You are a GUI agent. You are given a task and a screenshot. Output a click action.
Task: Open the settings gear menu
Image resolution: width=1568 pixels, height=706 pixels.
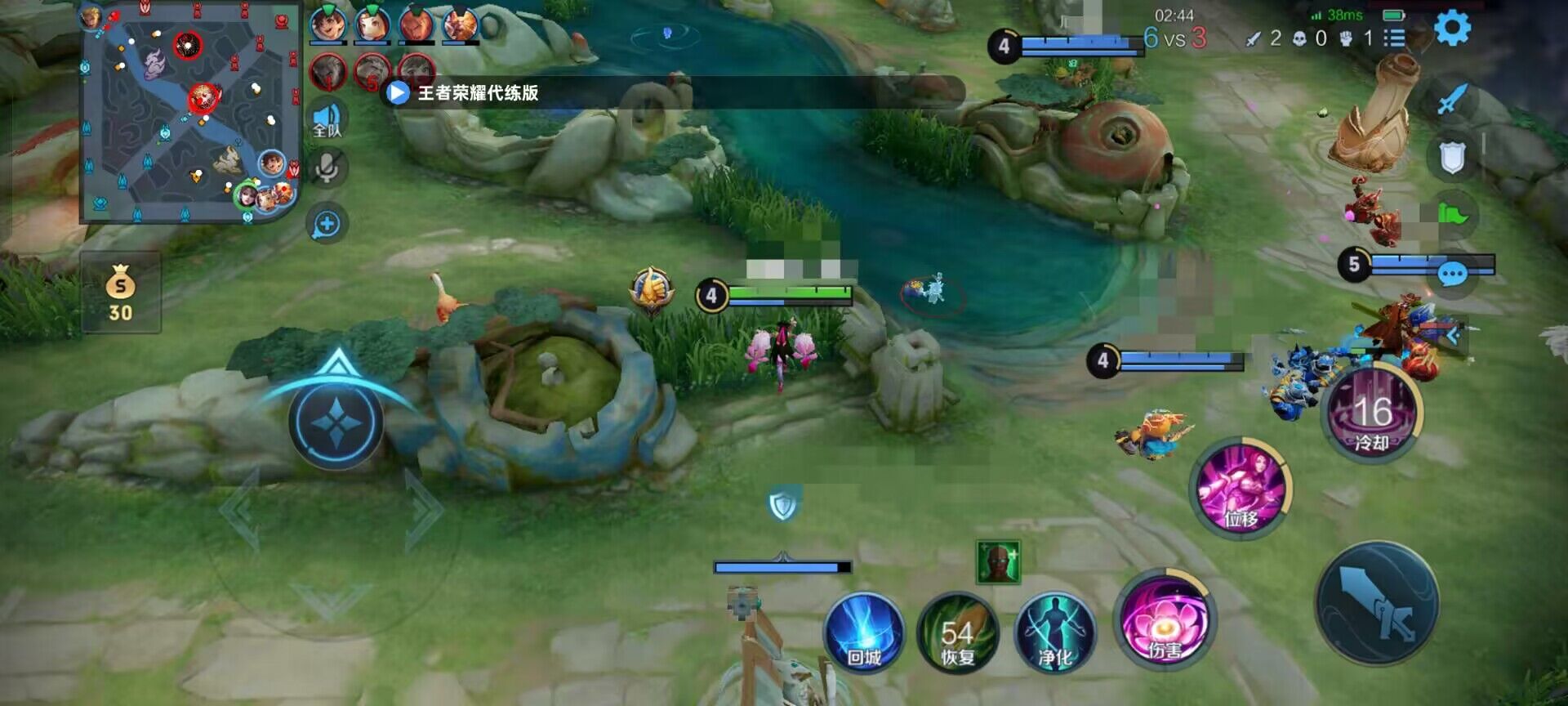(x=1452, y=29)
